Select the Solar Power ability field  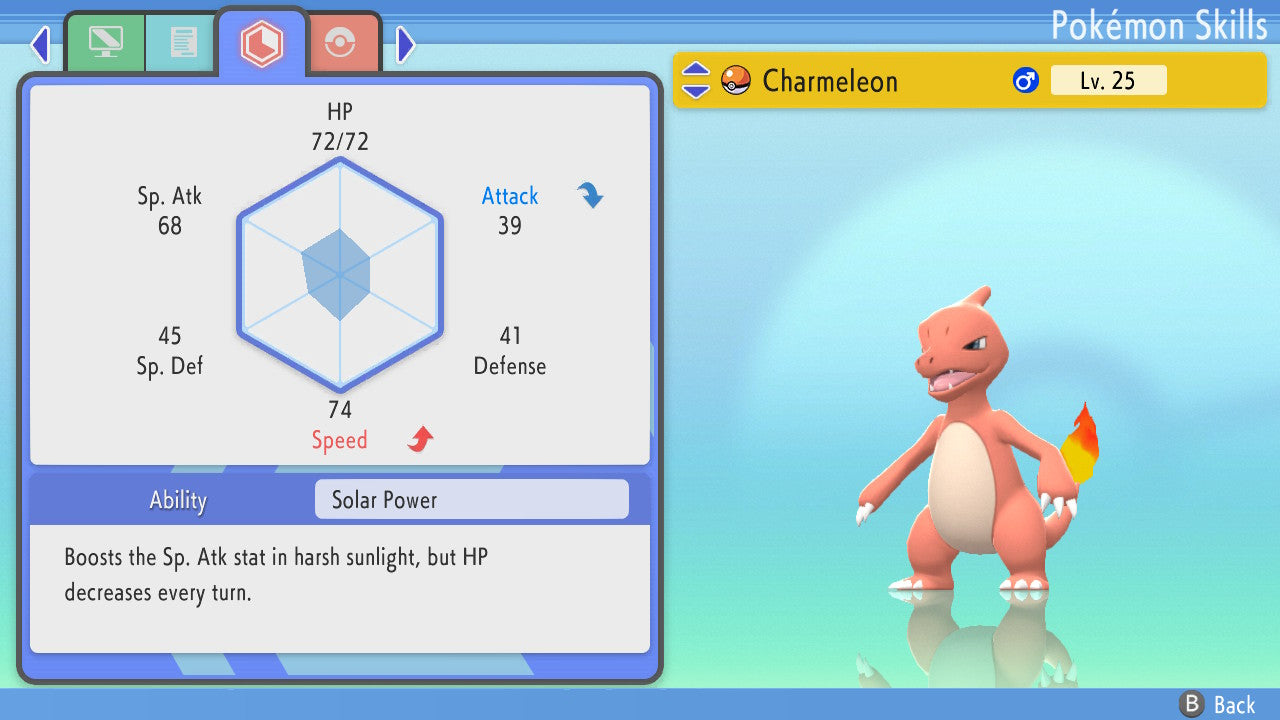coord(471,499)
